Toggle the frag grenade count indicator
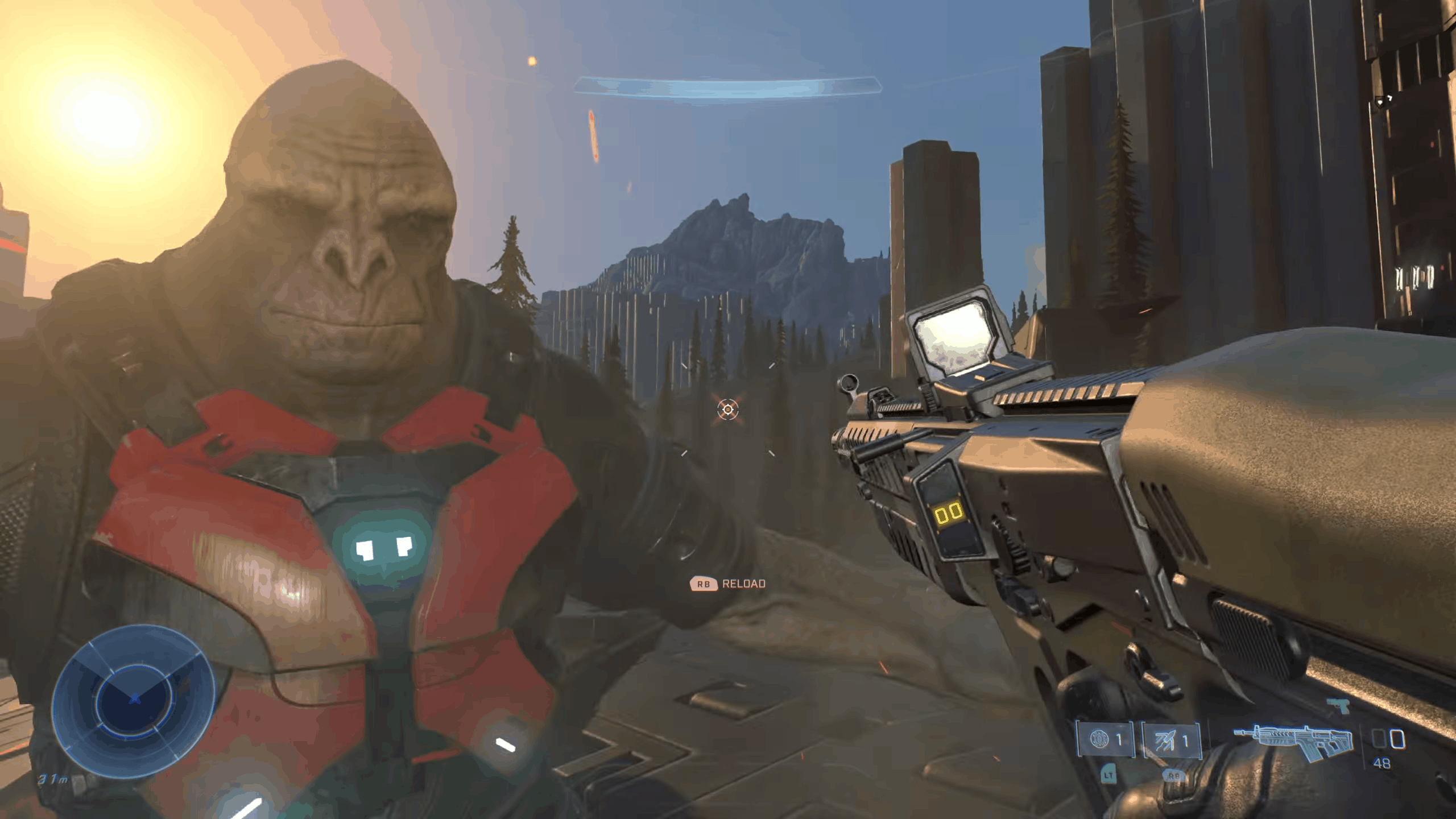Image resolution: width=1456 pixels, height=819 pixels. (x=1119, y=738)
